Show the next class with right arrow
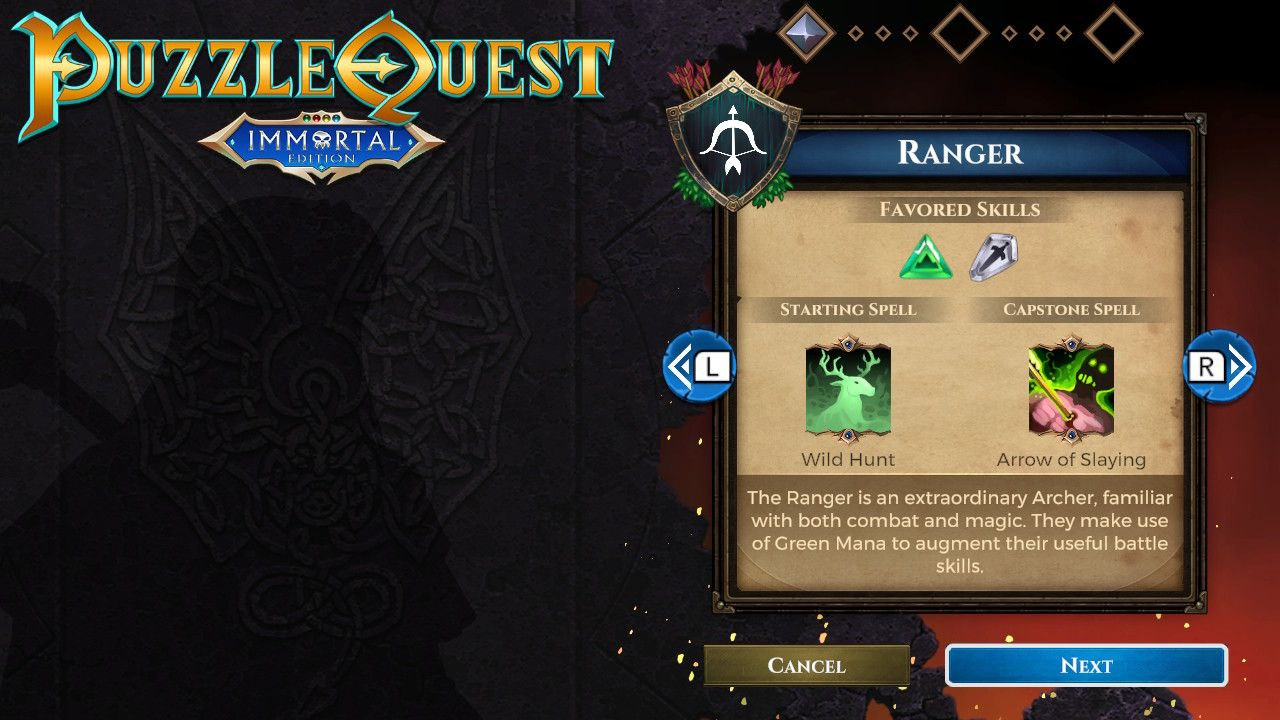This screenshot has width=1280, height=720. click(1219, 367)
